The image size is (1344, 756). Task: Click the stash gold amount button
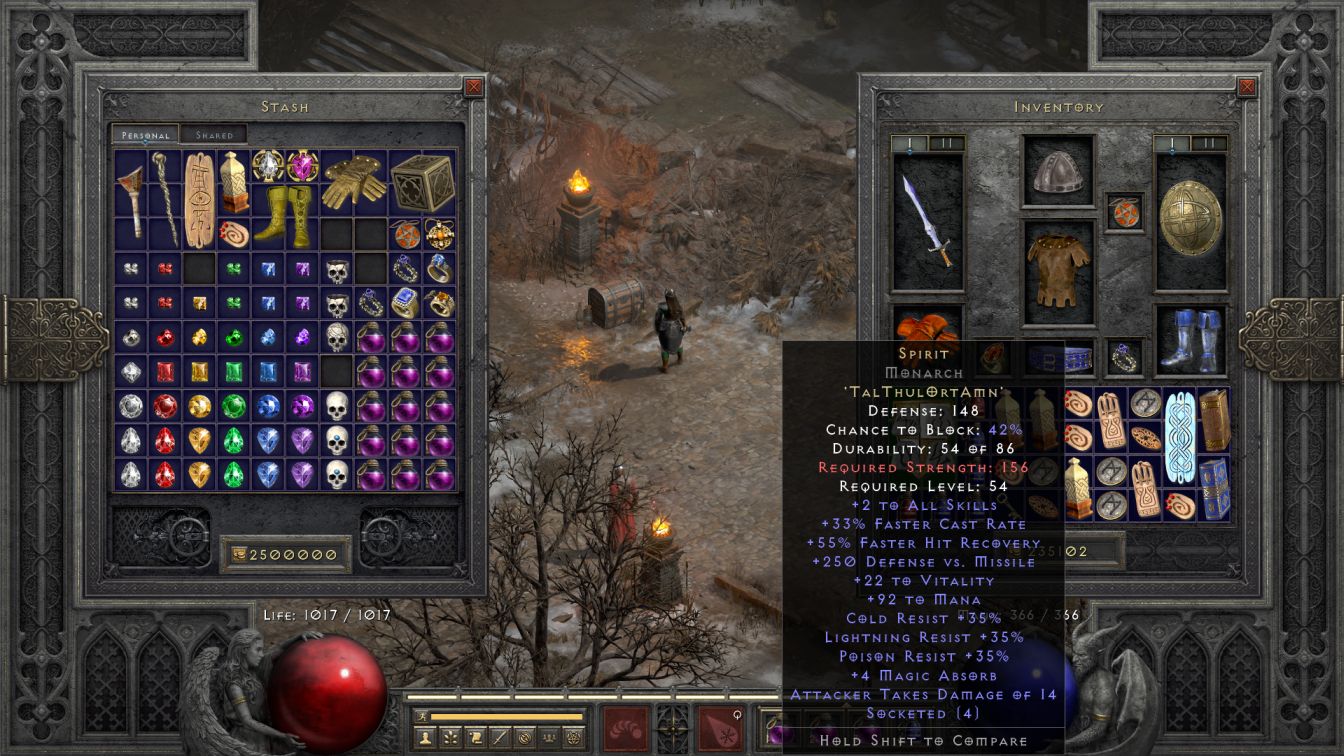pyautogui.click(x=286, y=554)
